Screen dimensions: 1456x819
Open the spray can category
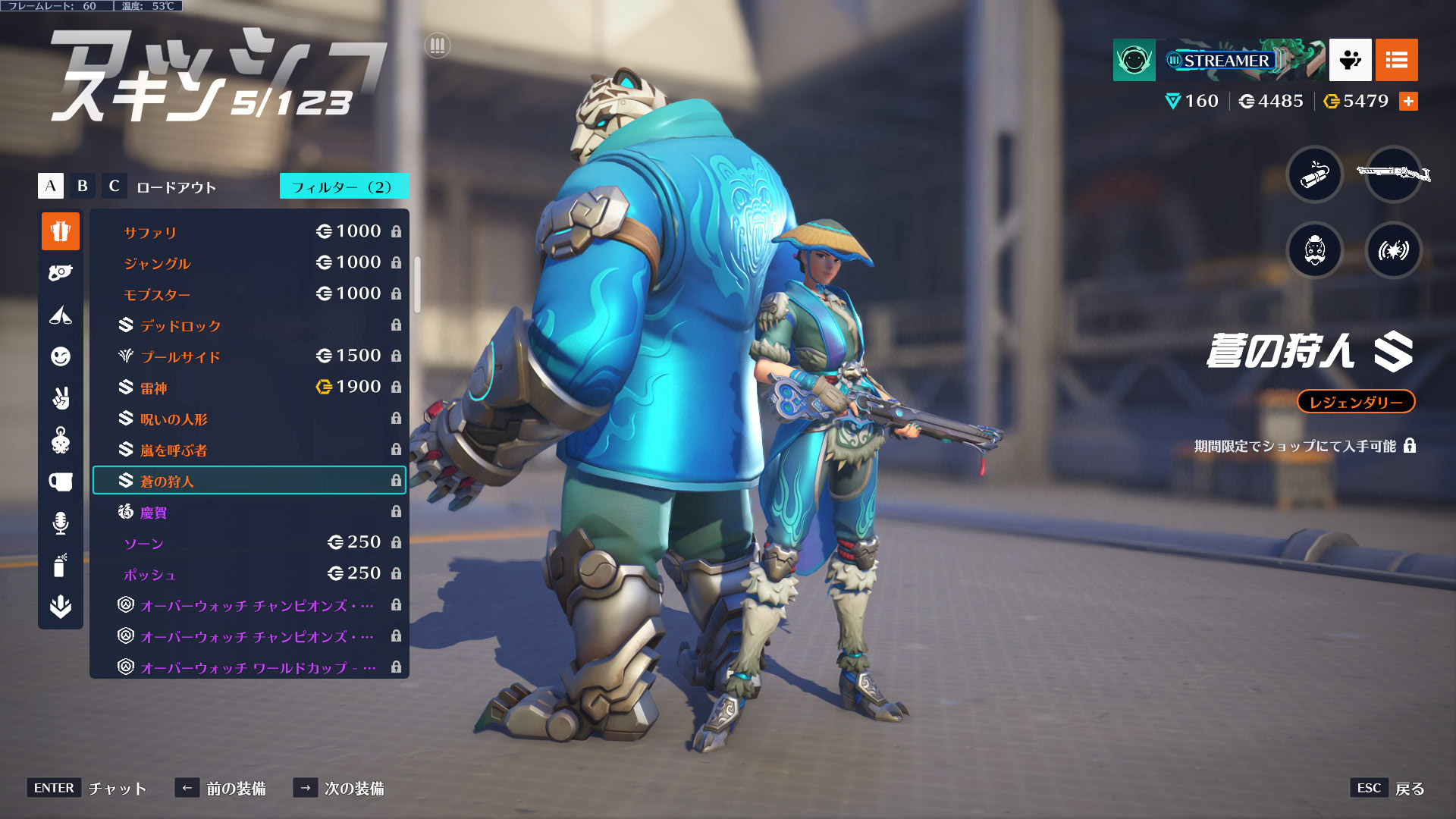tap(61, 565)
